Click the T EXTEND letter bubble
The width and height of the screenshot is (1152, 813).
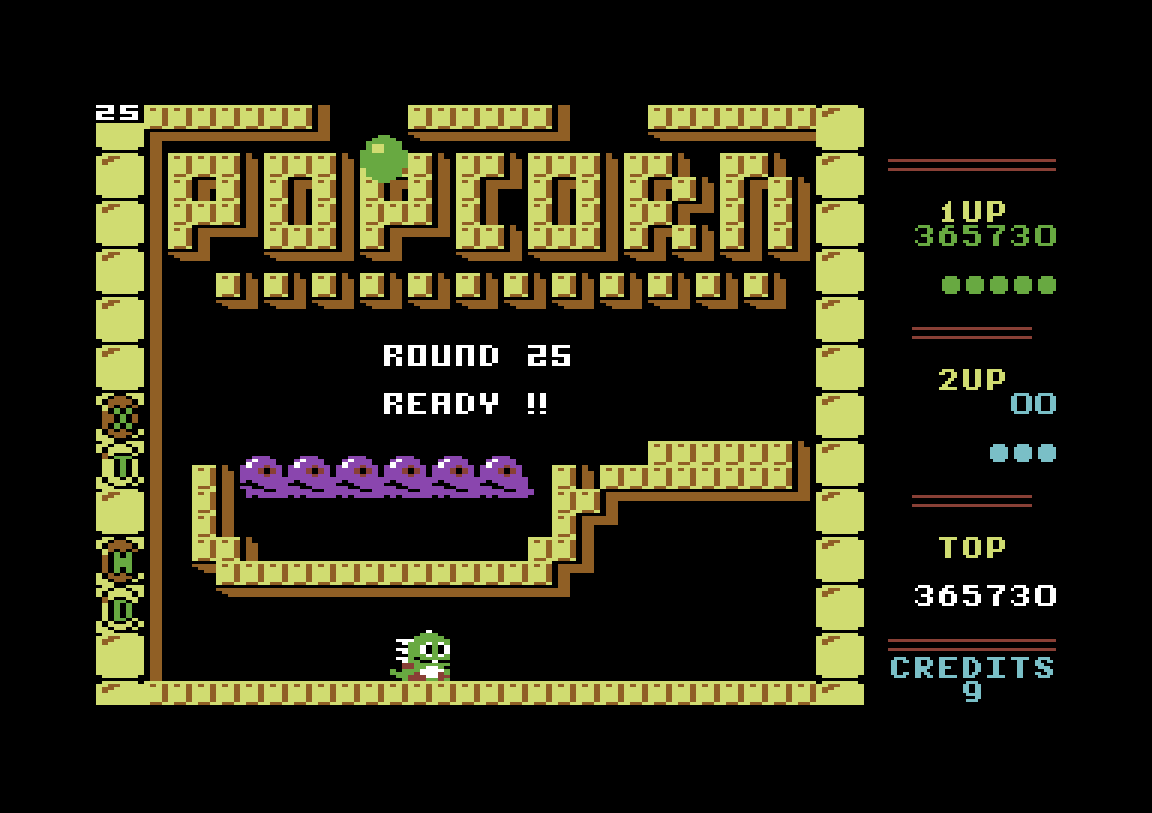(121, 465)
